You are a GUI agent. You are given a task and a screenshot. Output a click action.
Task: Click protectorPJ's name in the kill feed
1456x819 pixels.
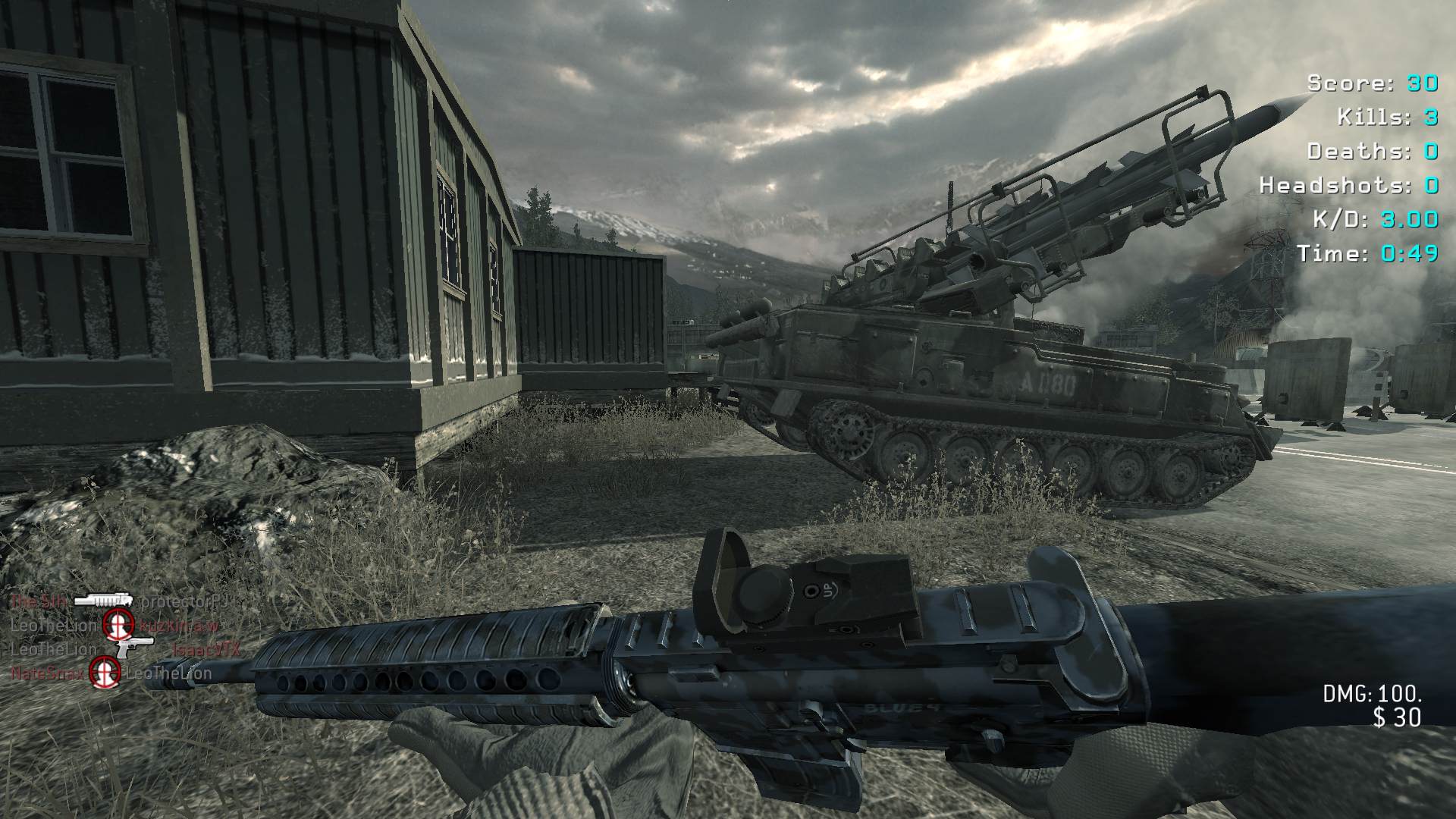pos(184,601)
